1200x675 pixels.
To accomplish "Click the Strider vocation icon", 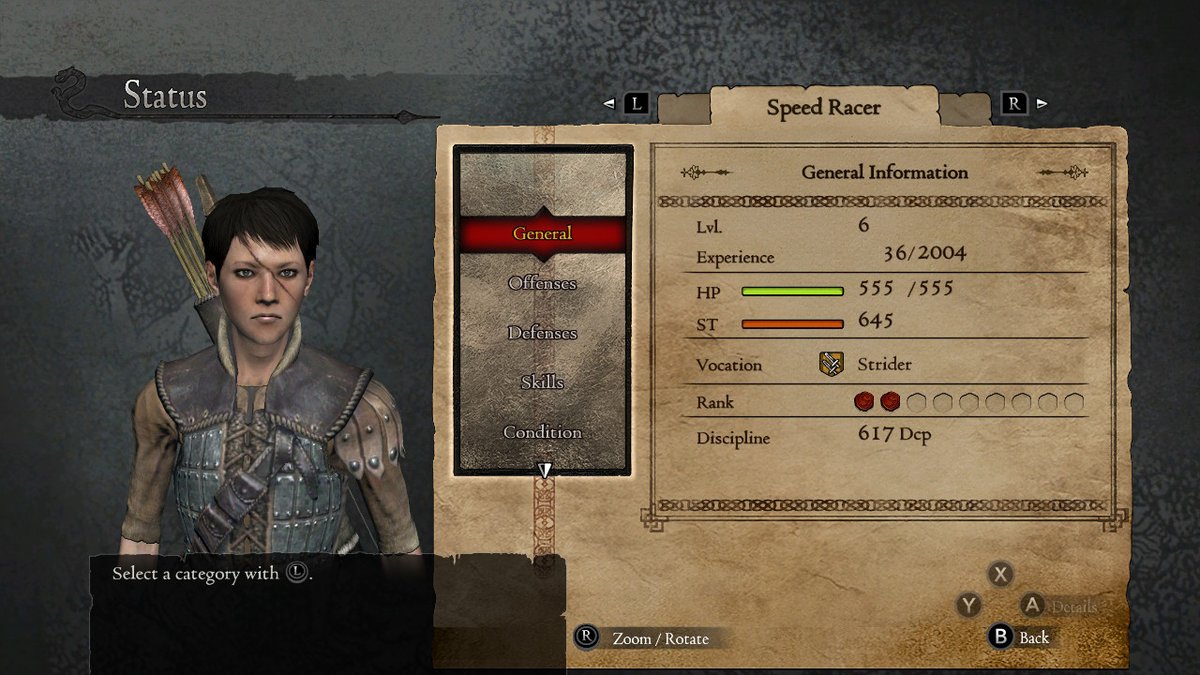I will coord(831,365).
